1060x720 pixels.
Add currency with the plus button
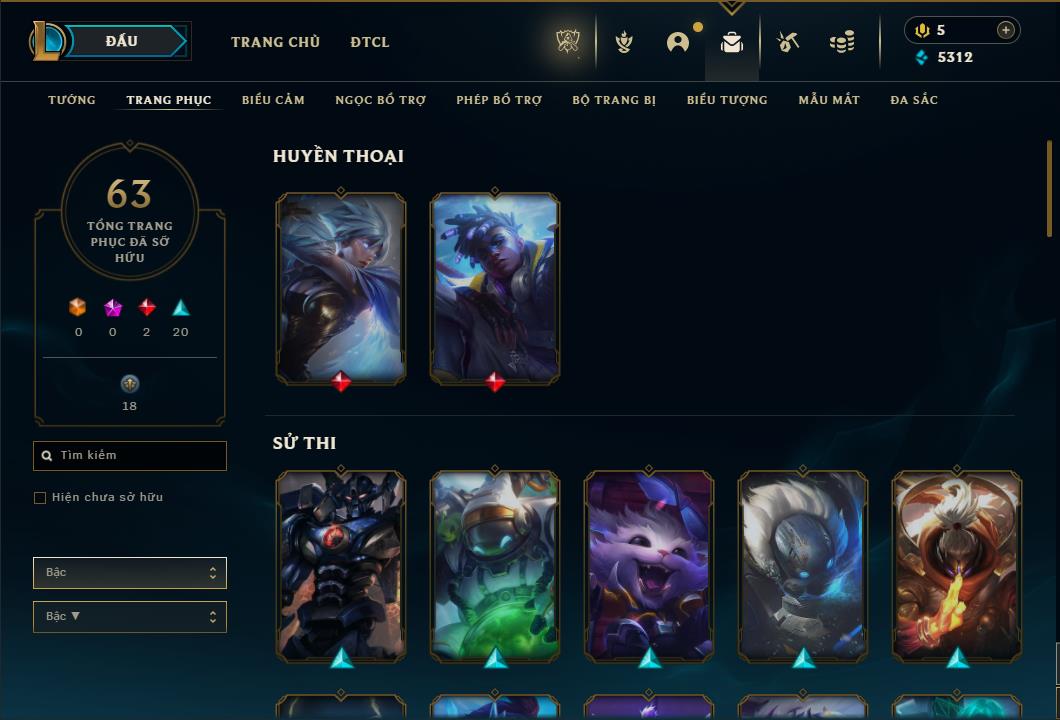pos(1005,30)
